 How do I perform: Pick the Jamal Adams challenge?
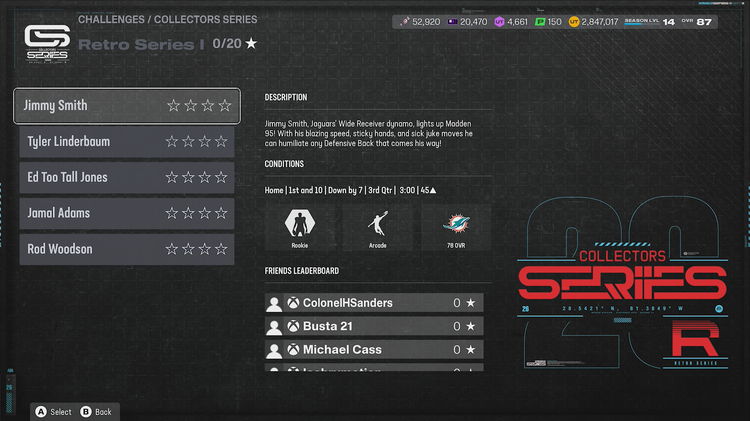(x=126, y=213)
